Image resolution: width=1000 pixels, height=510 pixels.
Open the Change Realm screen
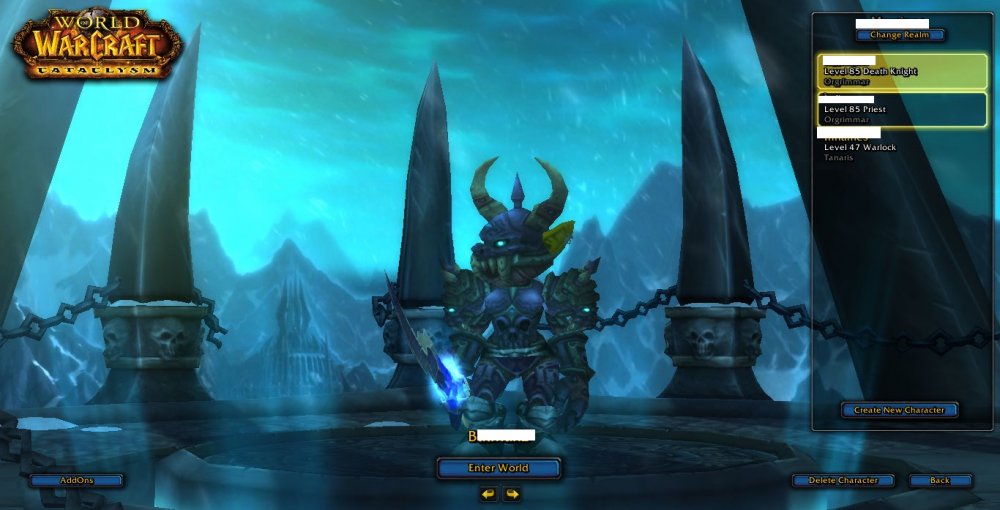900,35
